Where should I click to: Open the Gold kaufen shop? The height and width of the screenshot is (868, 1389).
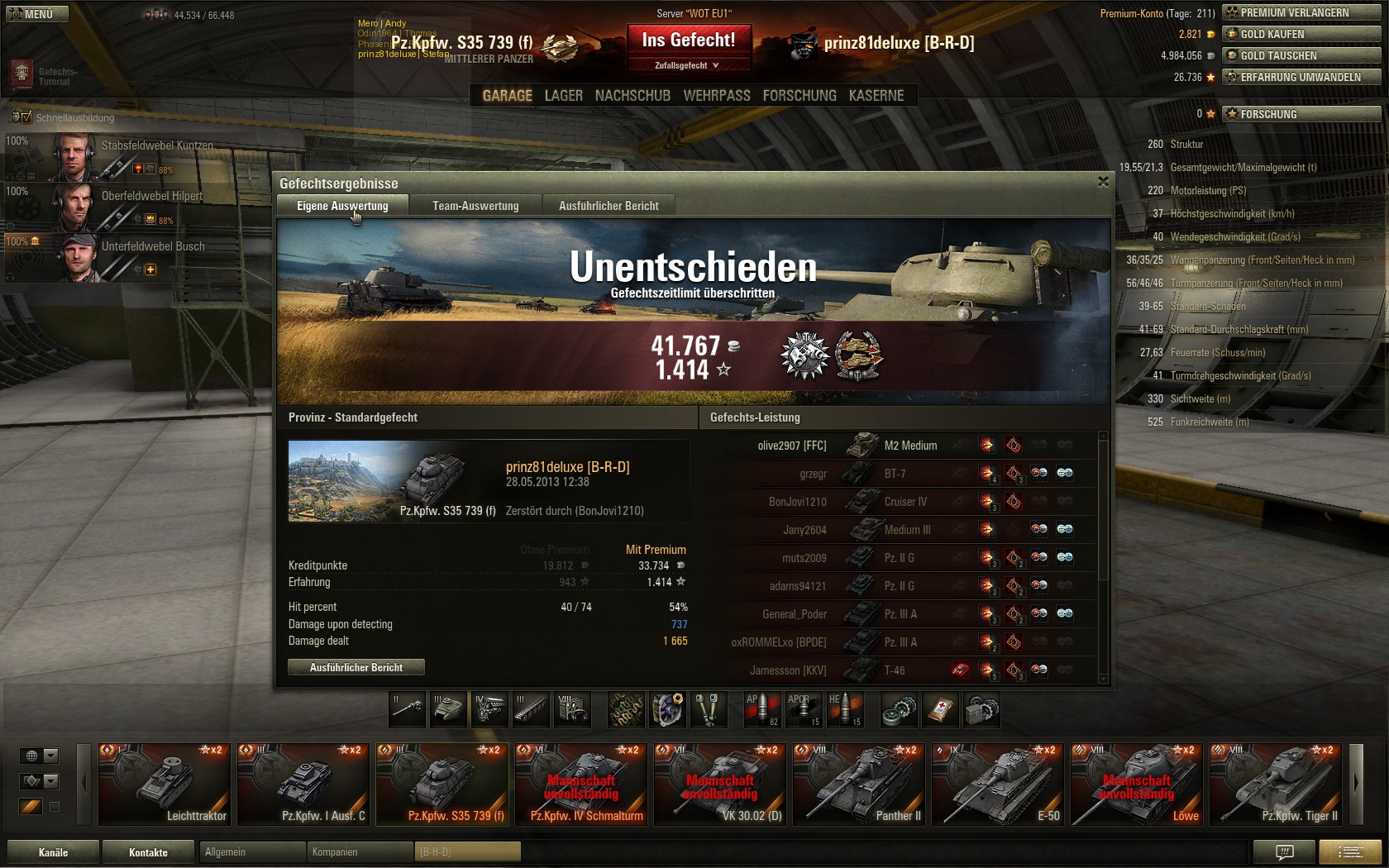(1301, 34)
